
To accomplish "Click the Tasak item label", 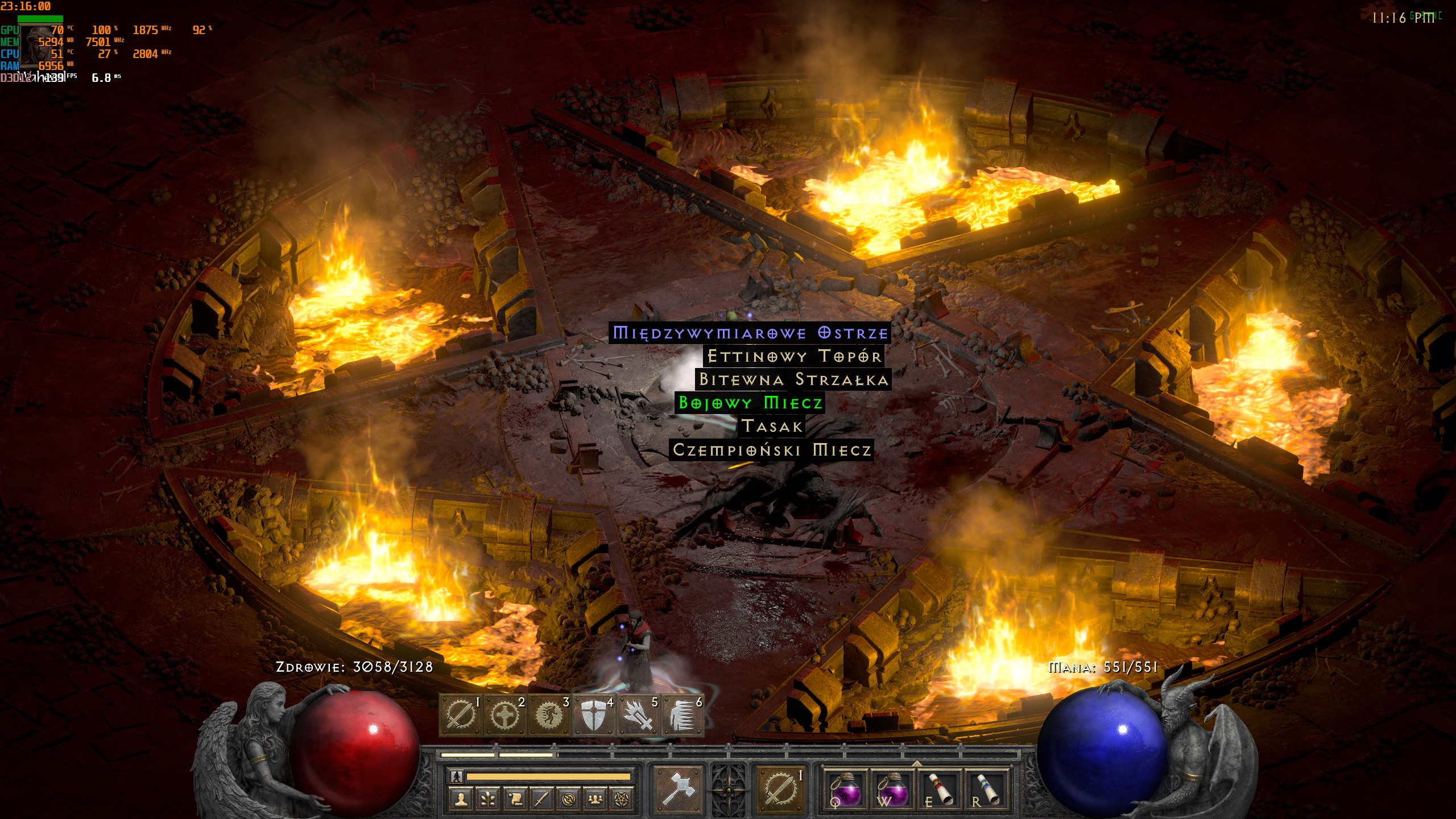I will click(771, 426).
